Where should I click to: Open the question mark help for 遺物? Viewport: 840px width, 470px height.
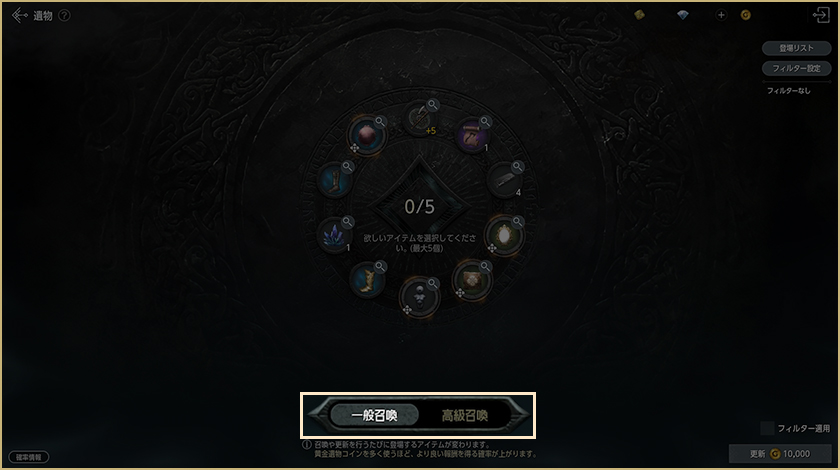[x=65, y=16]
